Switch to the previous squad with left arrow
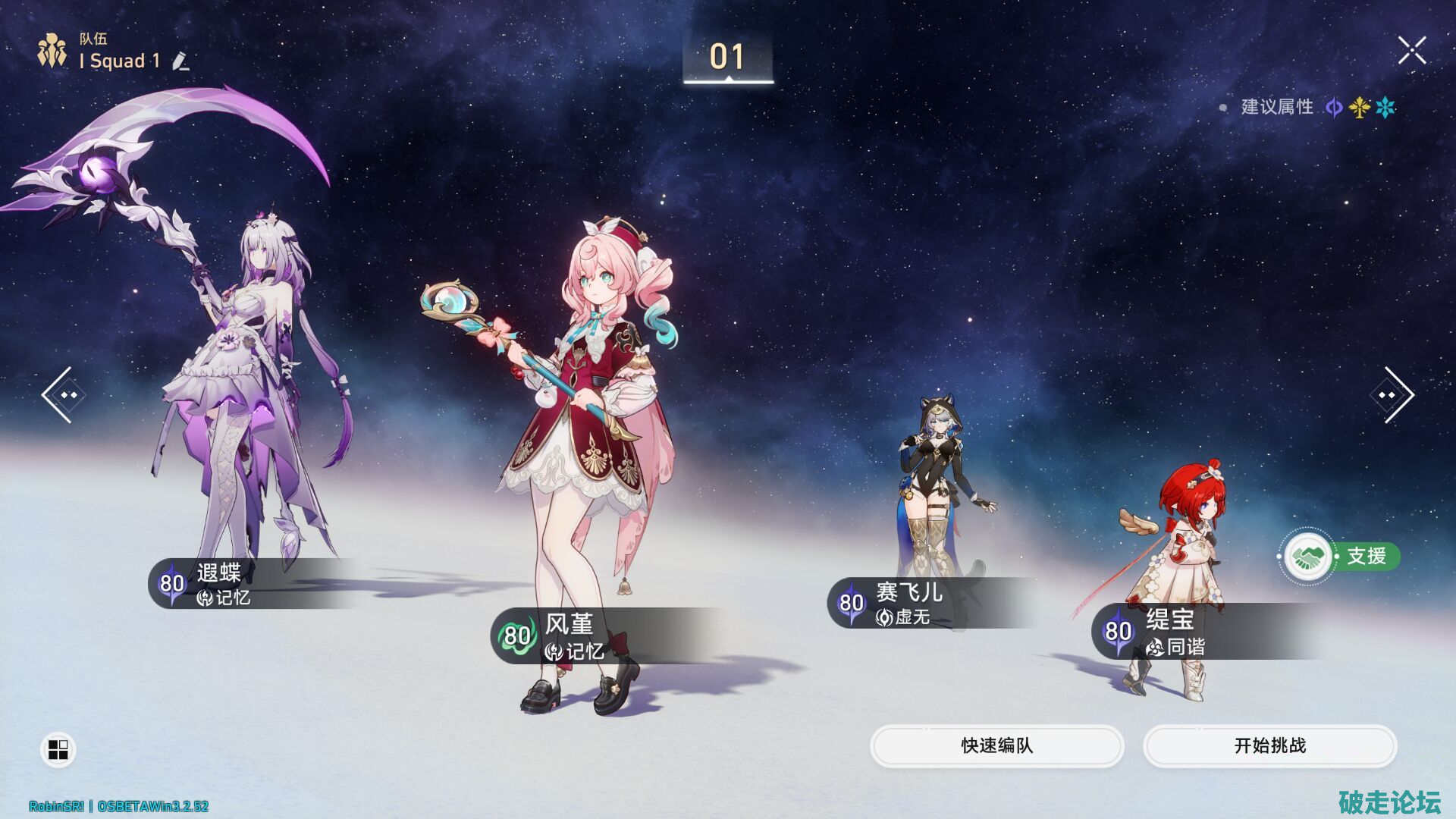Viewport: 1456px width, 819px height. [59, 395]
